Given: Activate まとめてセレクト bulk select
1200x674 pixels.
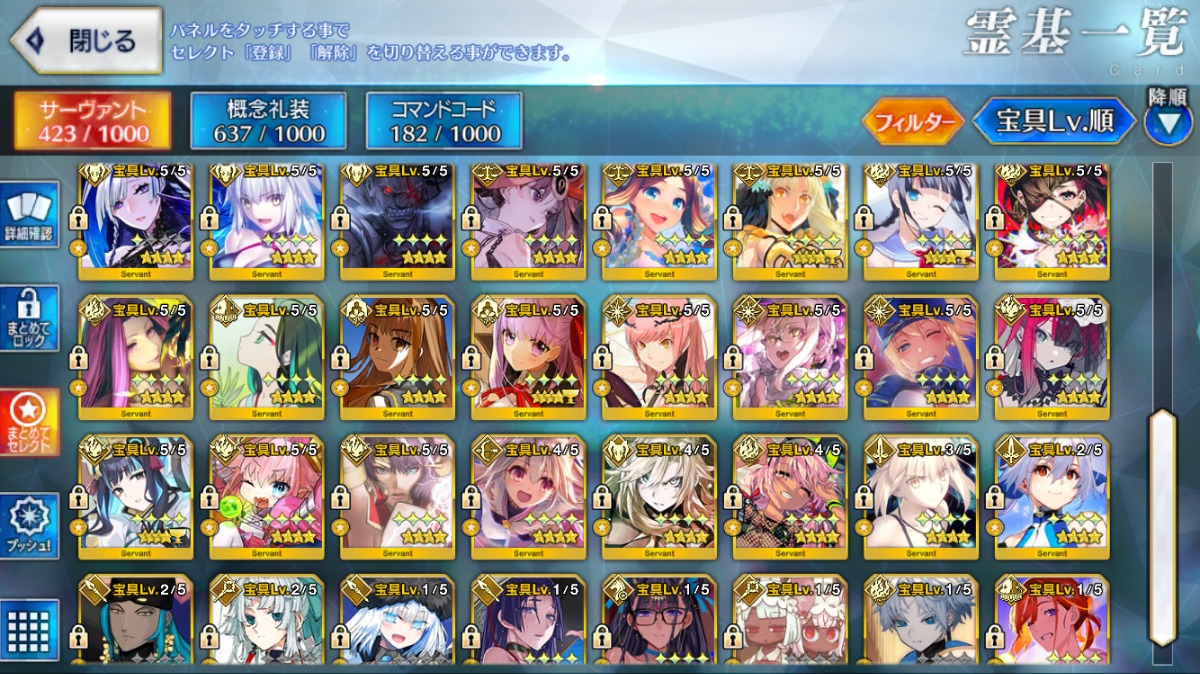Looking at the screenshot, I should (30, 422).
